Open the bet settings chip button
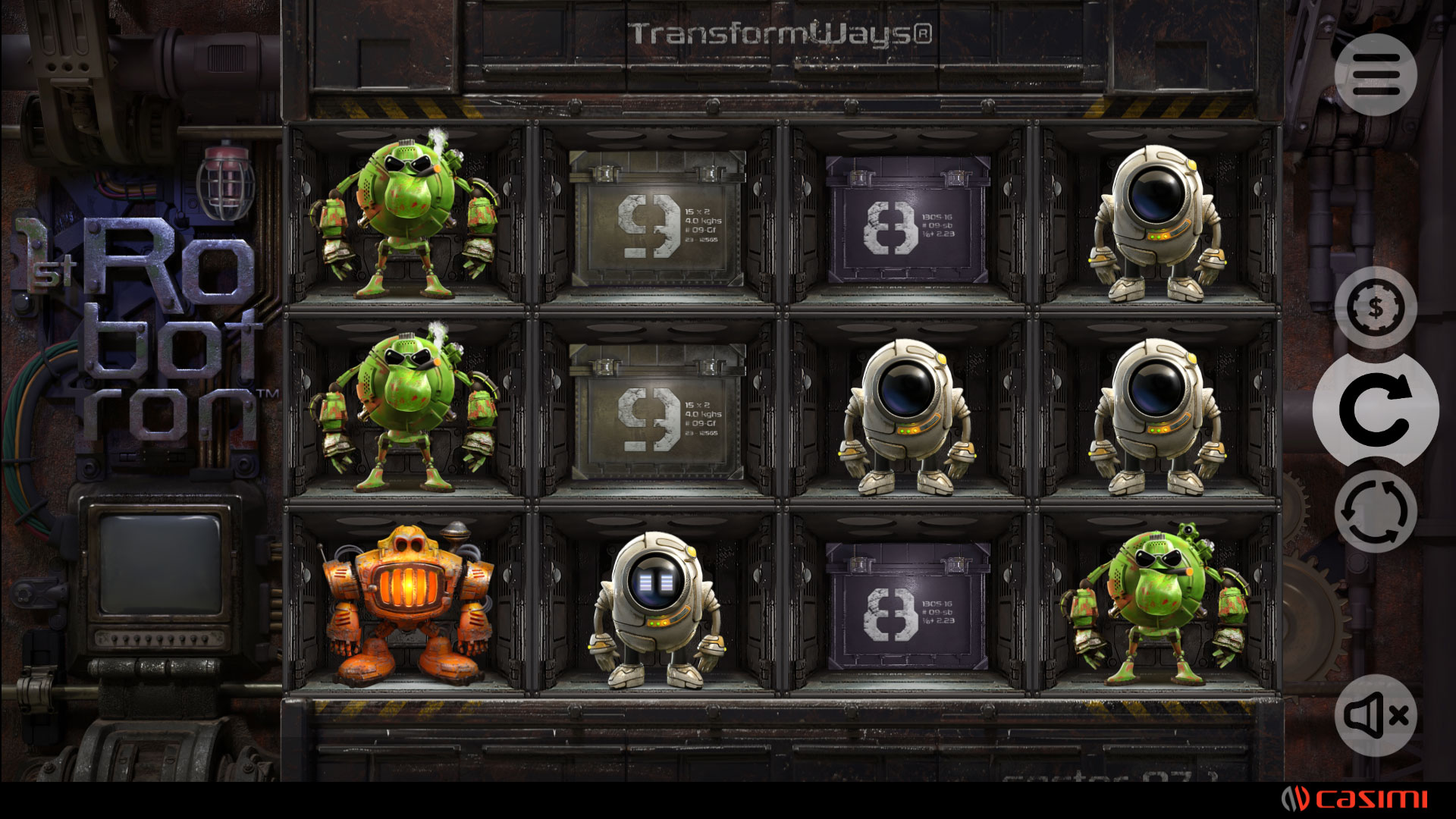 [x=1376, y=308]
